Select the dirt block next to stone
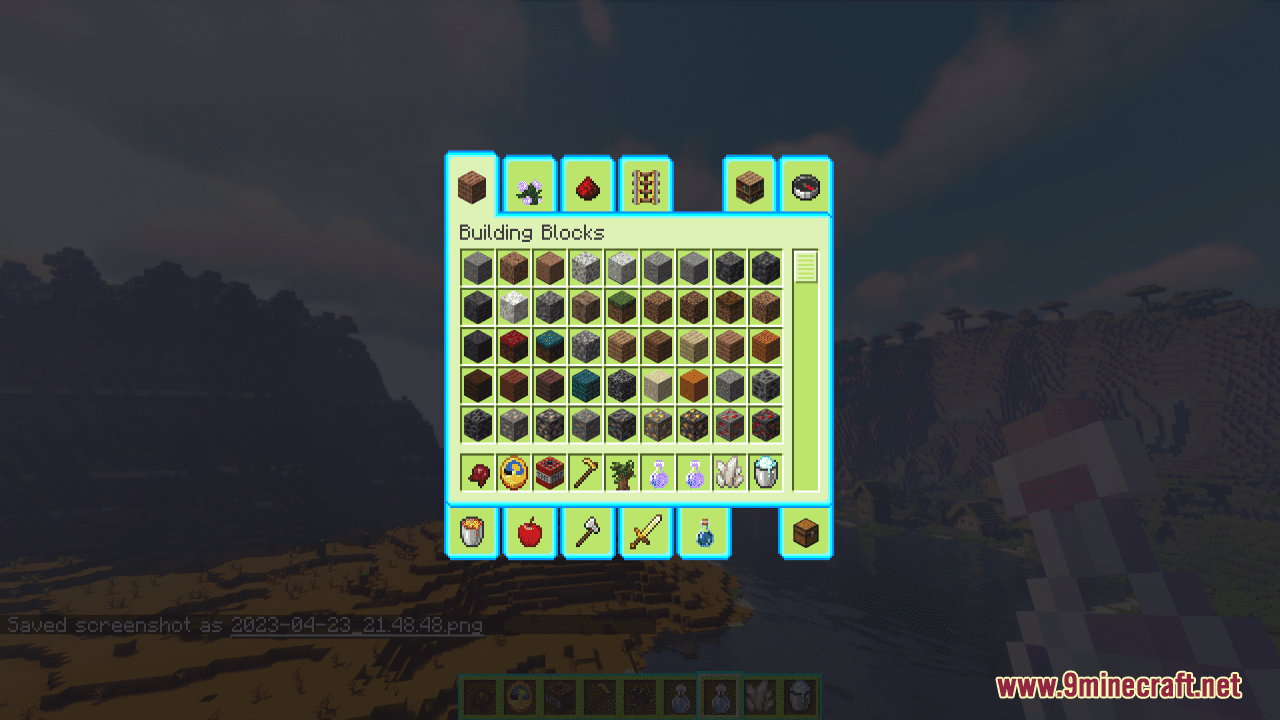The width and height of the screenshot is (1280, 720). (x=514, y=266)
